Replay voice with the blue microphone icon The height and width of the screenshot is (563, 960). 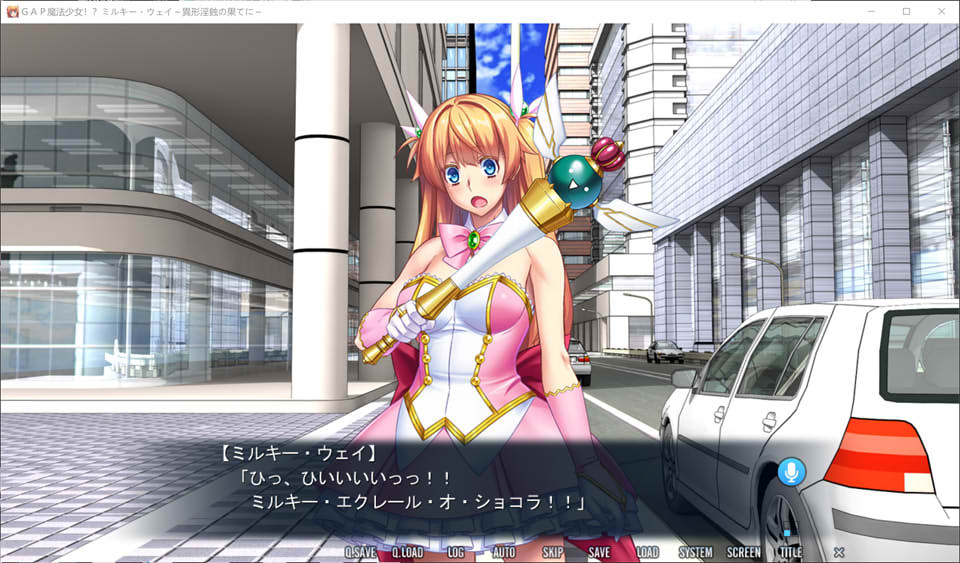(791, 472)
